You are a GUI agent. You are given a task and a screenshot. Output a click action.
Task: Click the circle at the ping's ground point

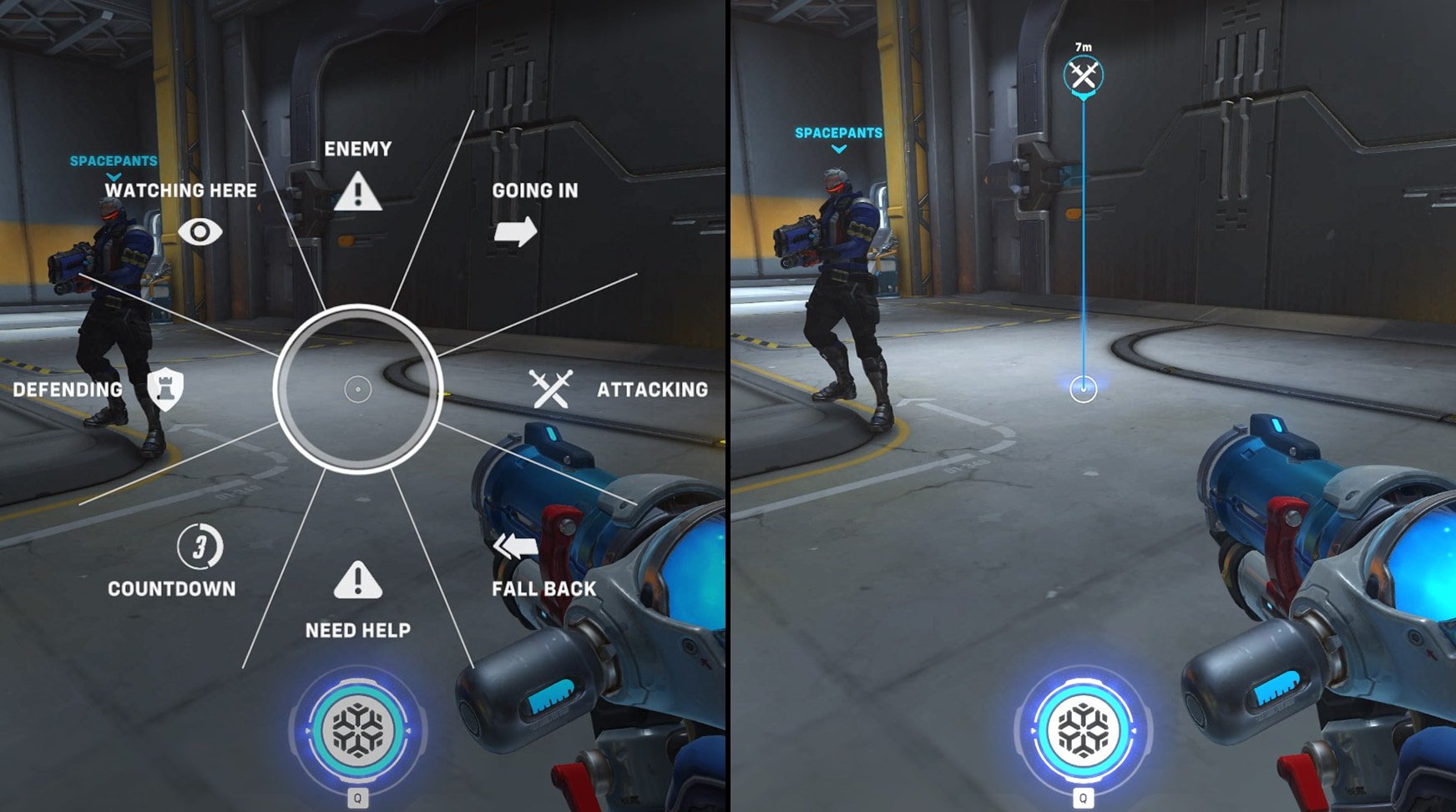coord(1083,388)
